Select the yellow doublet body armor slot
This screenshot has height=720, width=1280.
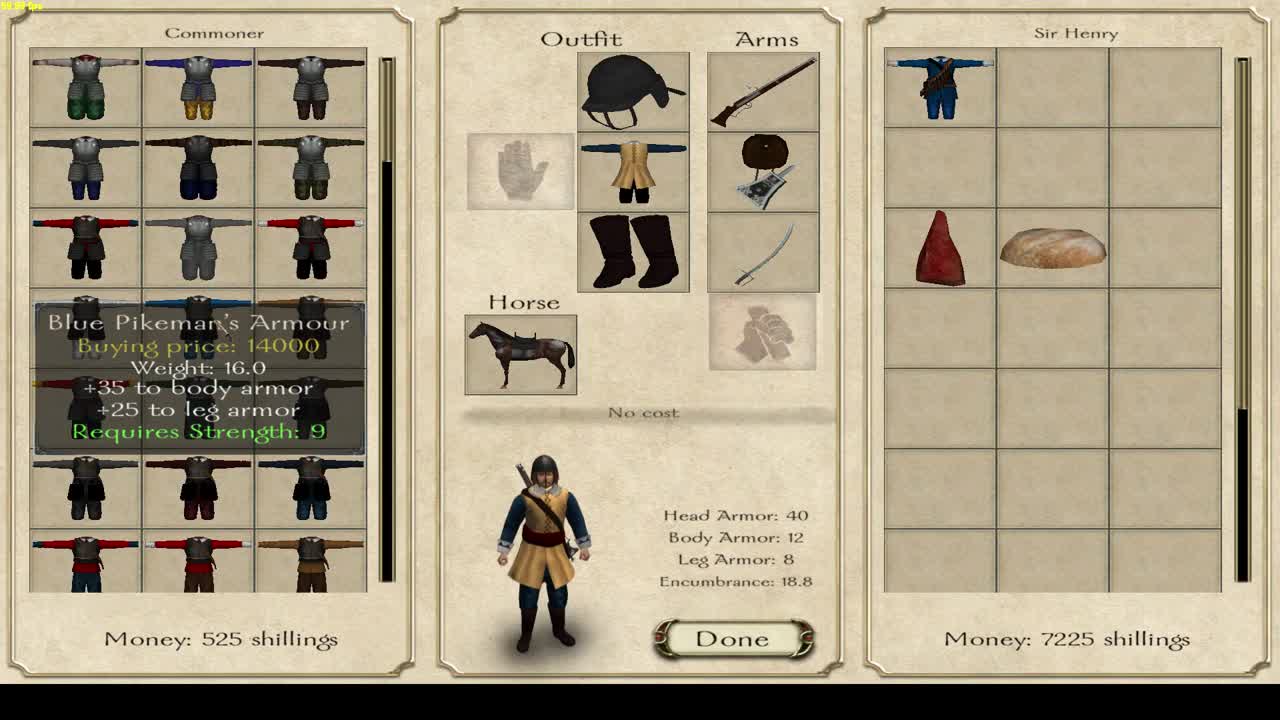pos(632,169)
